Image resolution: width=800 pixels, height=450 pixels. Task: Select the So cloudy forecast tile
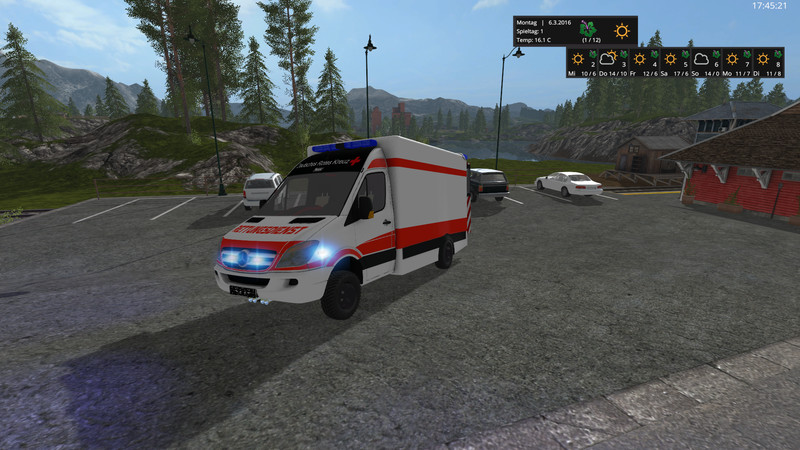click(x=701, y=61)
